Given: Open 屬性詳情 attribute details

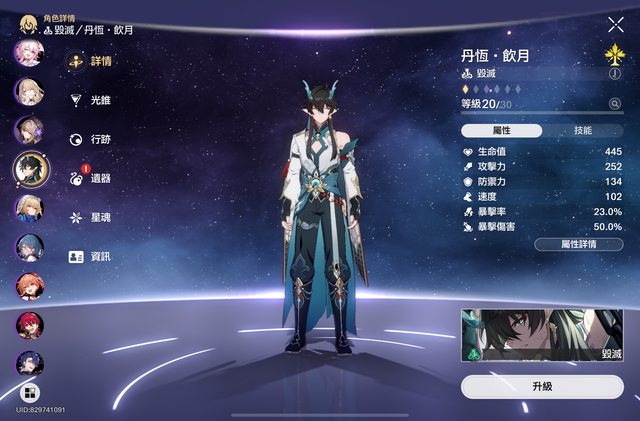Looking at the screenshot, I should click(579, 244).
